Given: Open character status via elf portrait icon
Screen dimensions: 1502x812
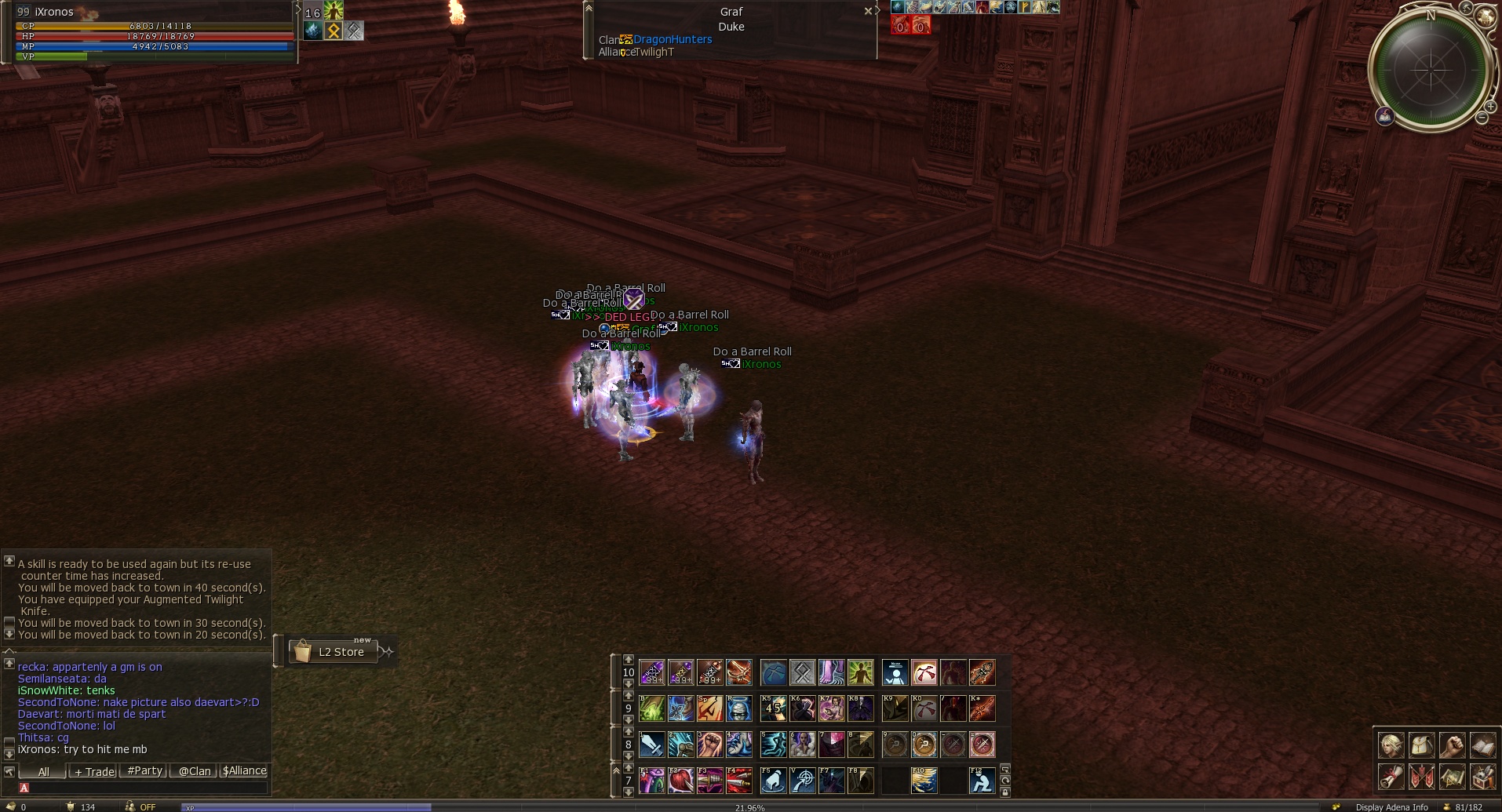Looking at the screenshot, I should (1391, 745).
